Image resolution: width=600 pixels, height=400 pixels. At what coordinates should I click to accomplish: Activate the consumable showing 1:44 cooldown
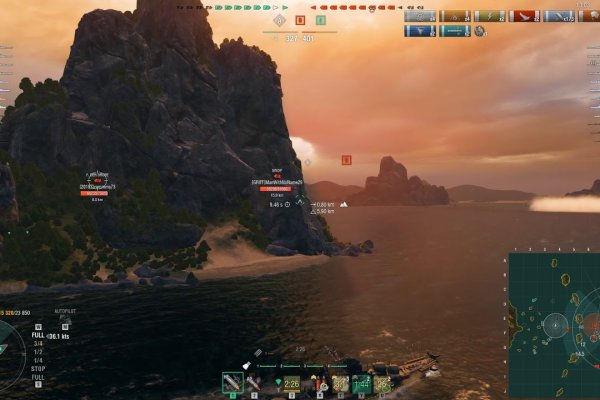[x=361, y=382]
